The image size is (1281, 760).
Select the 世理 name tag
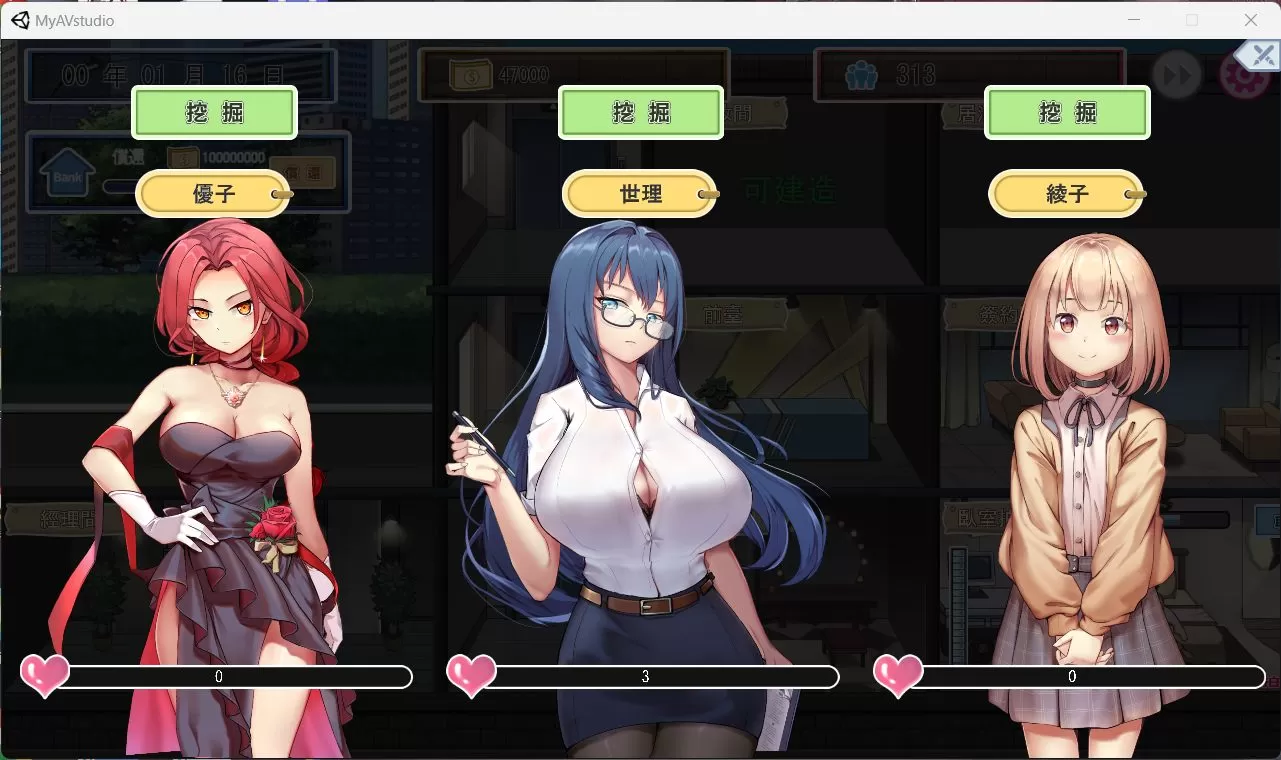click(639, 193)
